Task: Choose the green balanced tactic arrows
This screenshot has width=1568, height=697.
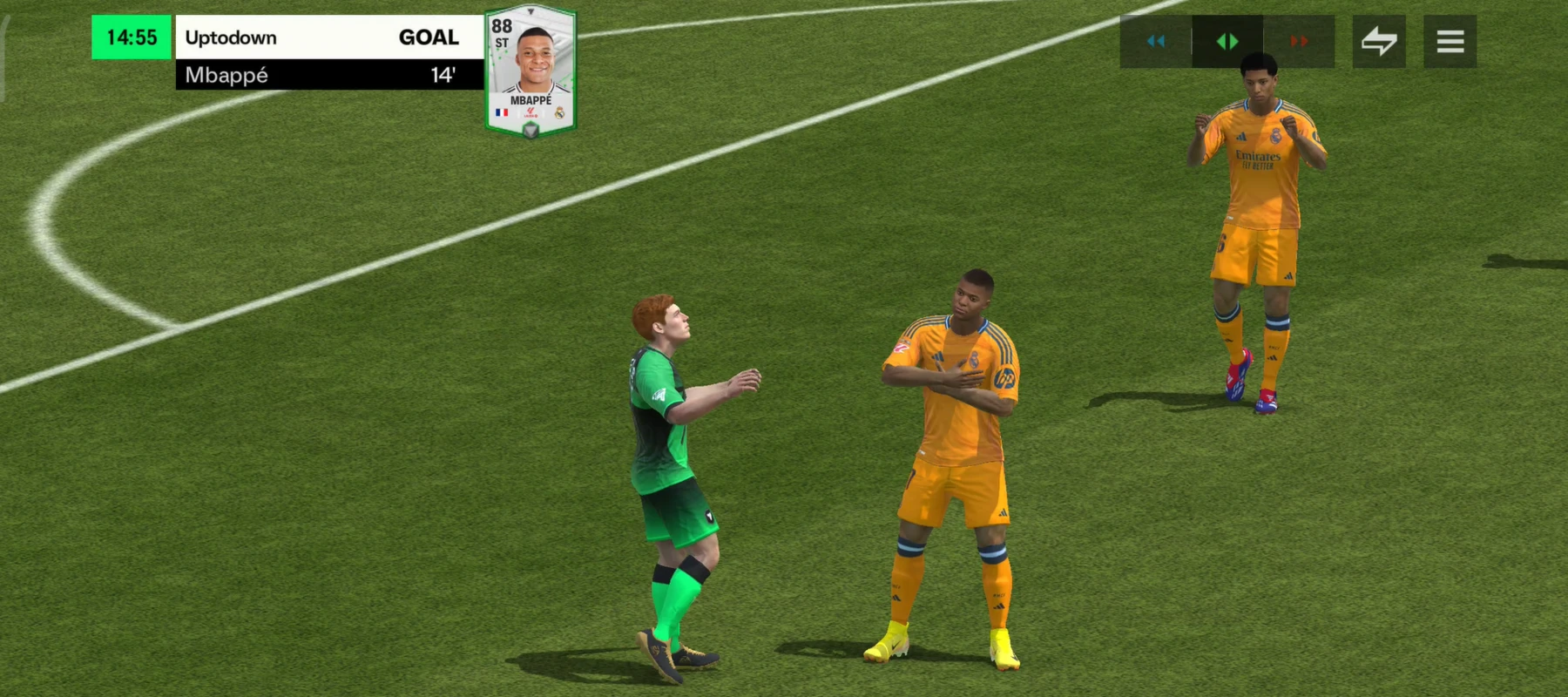Action: point(1227,41)
